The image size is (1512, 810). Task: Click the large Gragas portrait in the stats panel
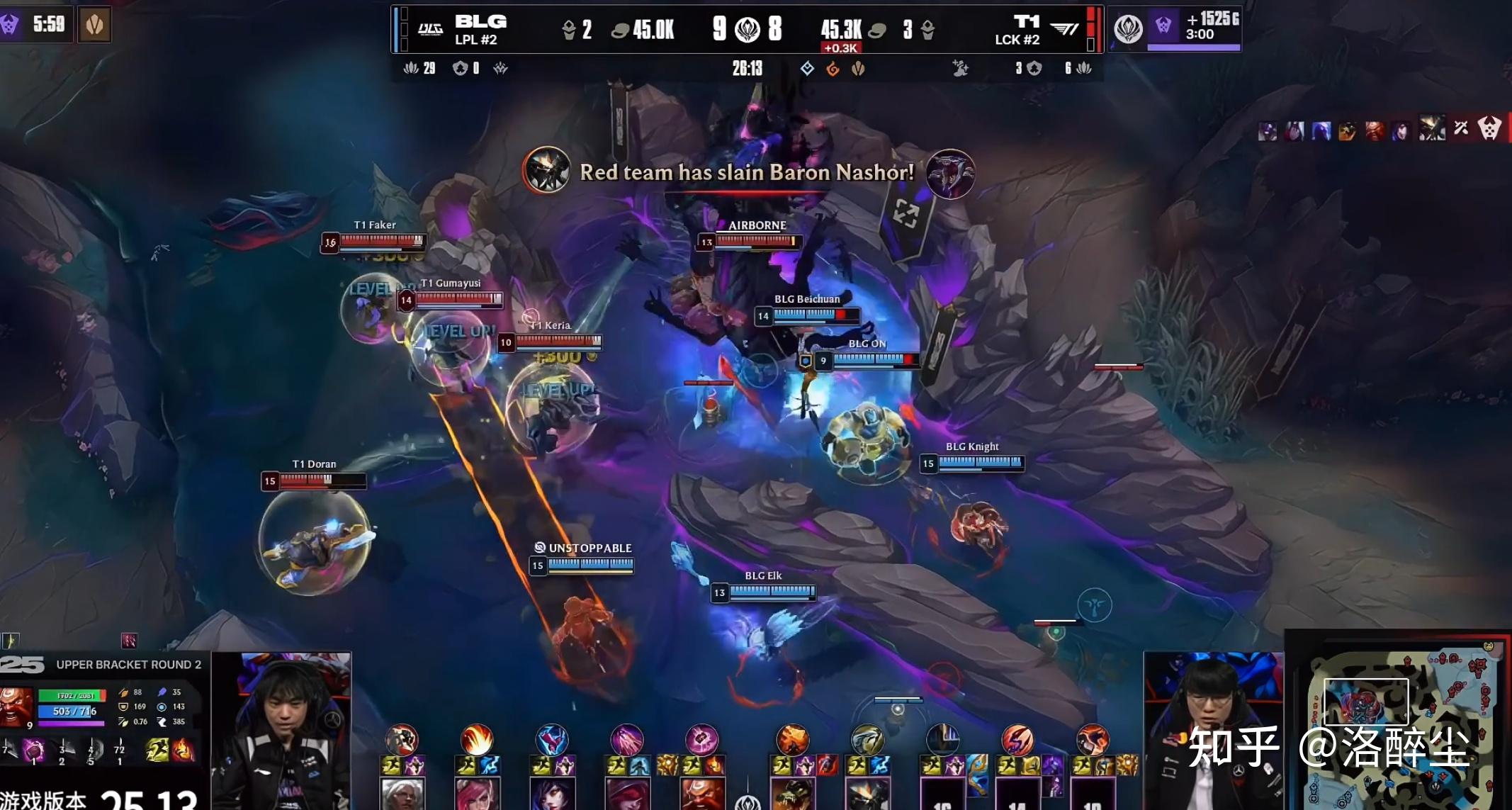pos(16,706)
